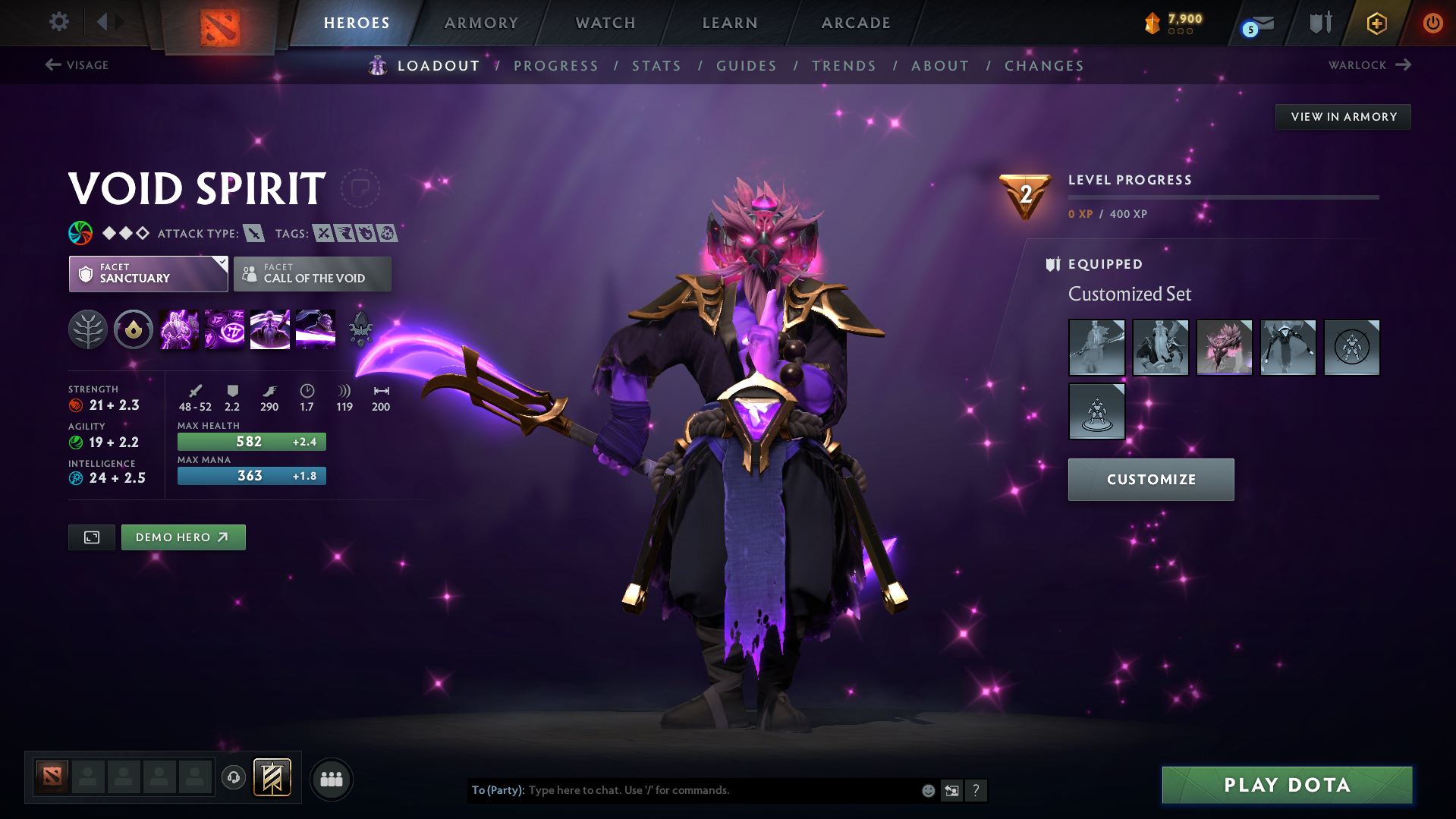Select the voice chat headset icon
Viewport: 1456px width, 819px height.
click(x=233, y=778)
